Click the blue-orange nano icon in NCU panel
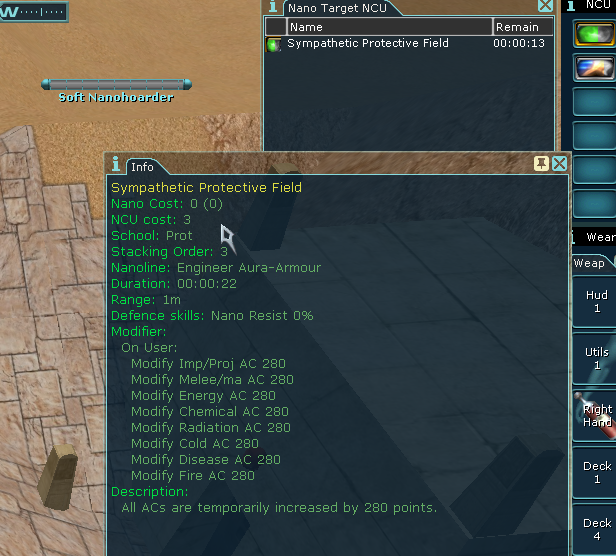616x556 pixels. pyautogui.click(x=594, y=68)
